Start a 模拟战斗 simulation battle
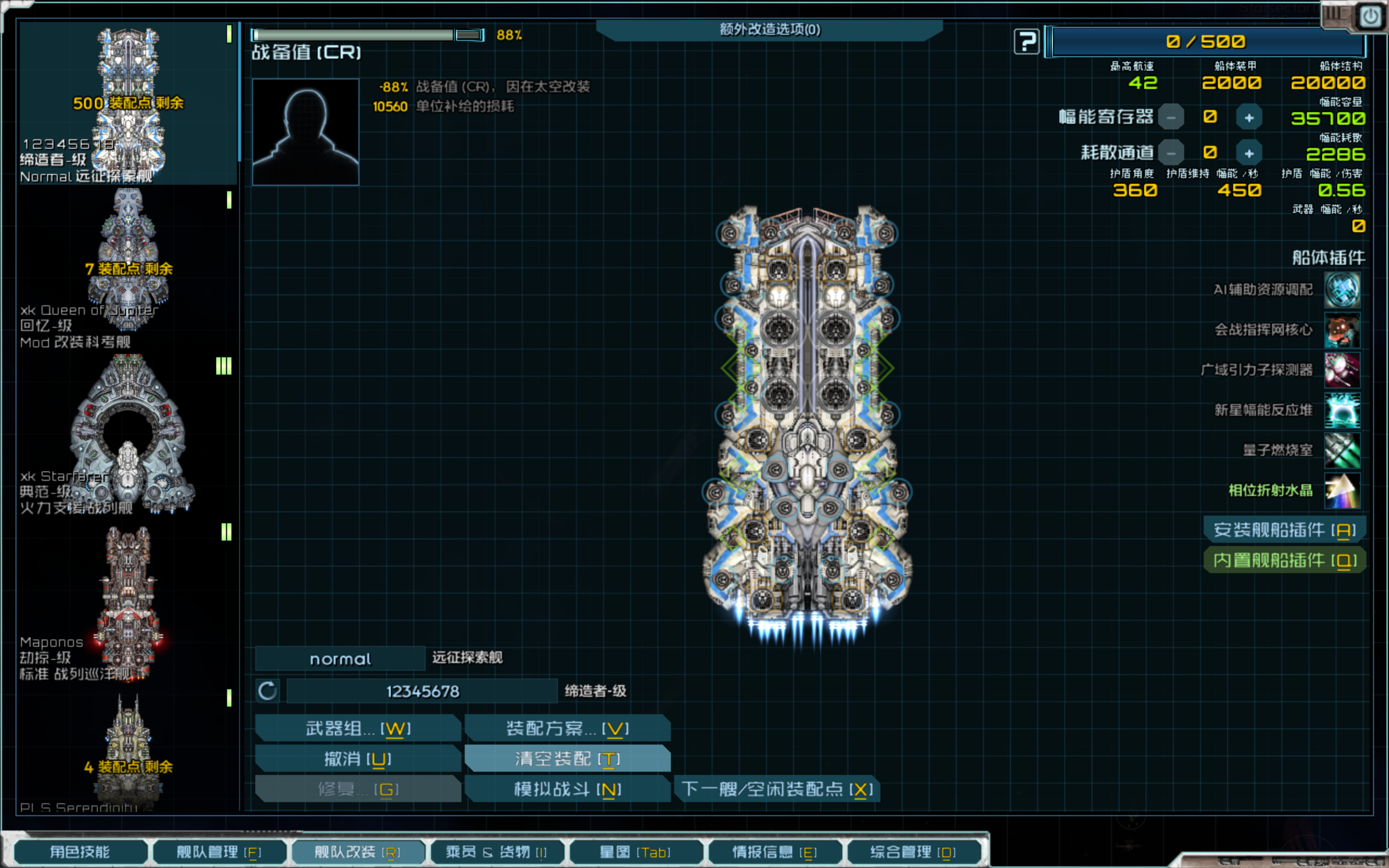 point(567,789)
